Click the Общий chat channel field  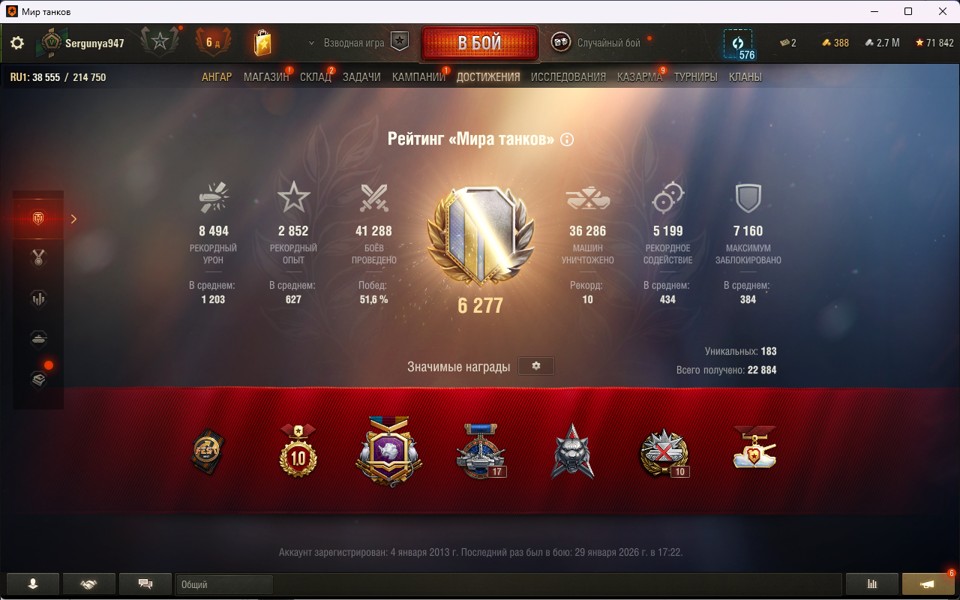point(224,584)
